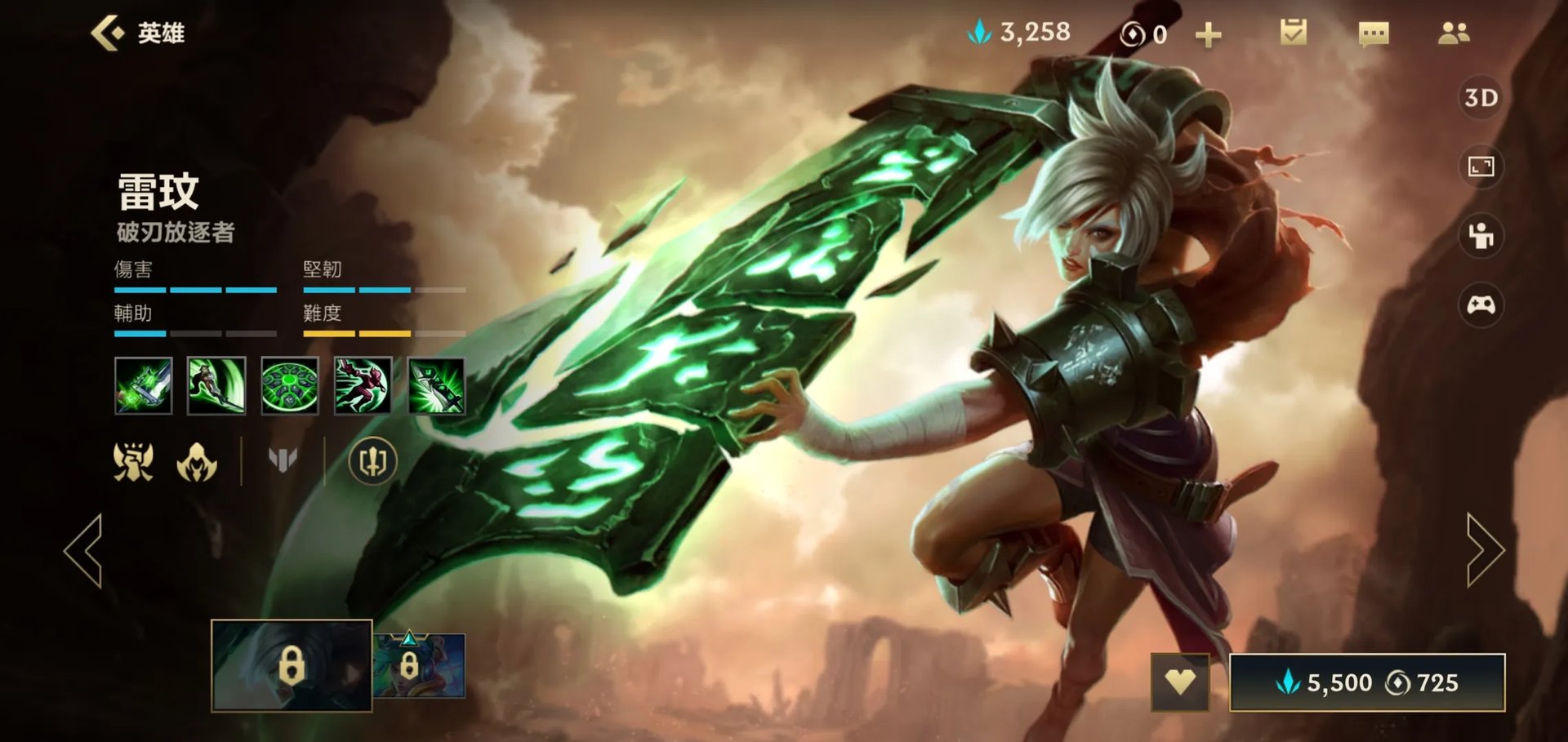View the ultimate glowing blade ability
1568x742 pixels.
(x=436, y=385)
